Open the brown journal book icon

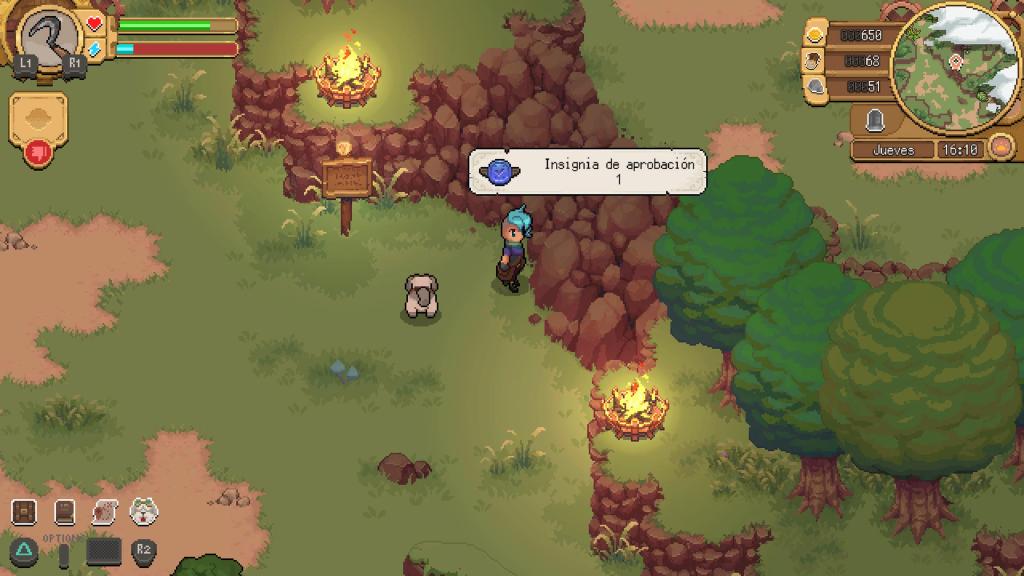click(x=65, y=512)
